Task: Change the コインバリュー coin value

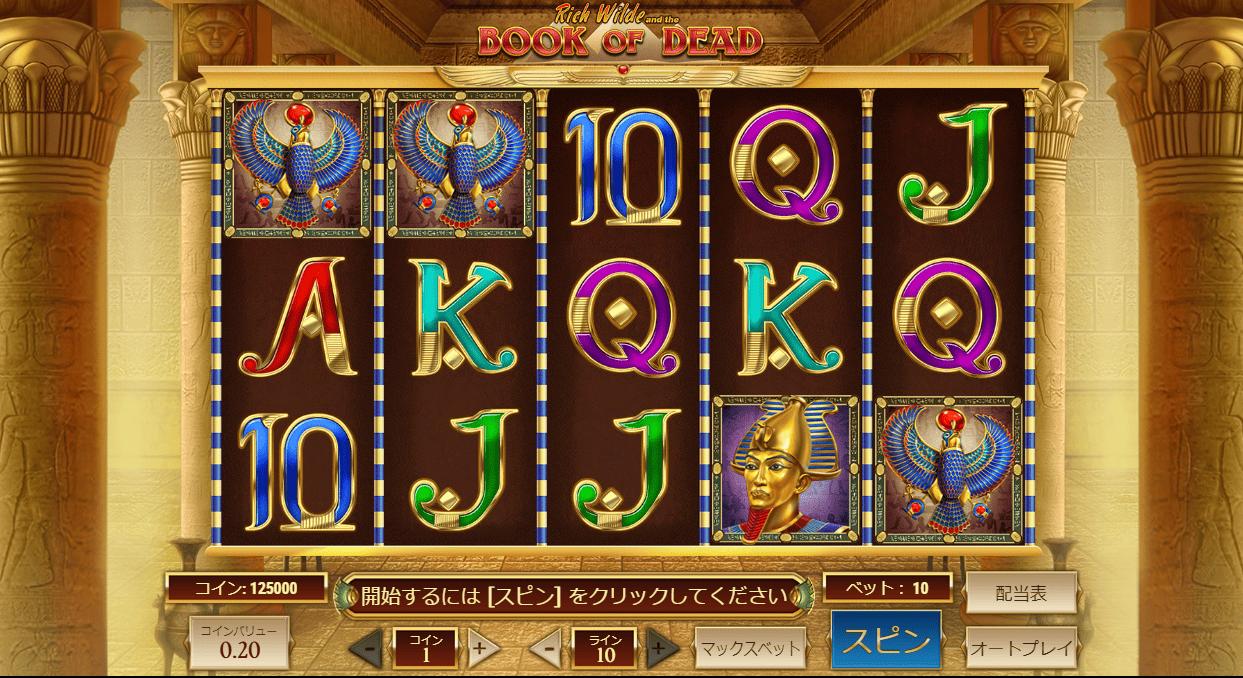Action: 239,642
